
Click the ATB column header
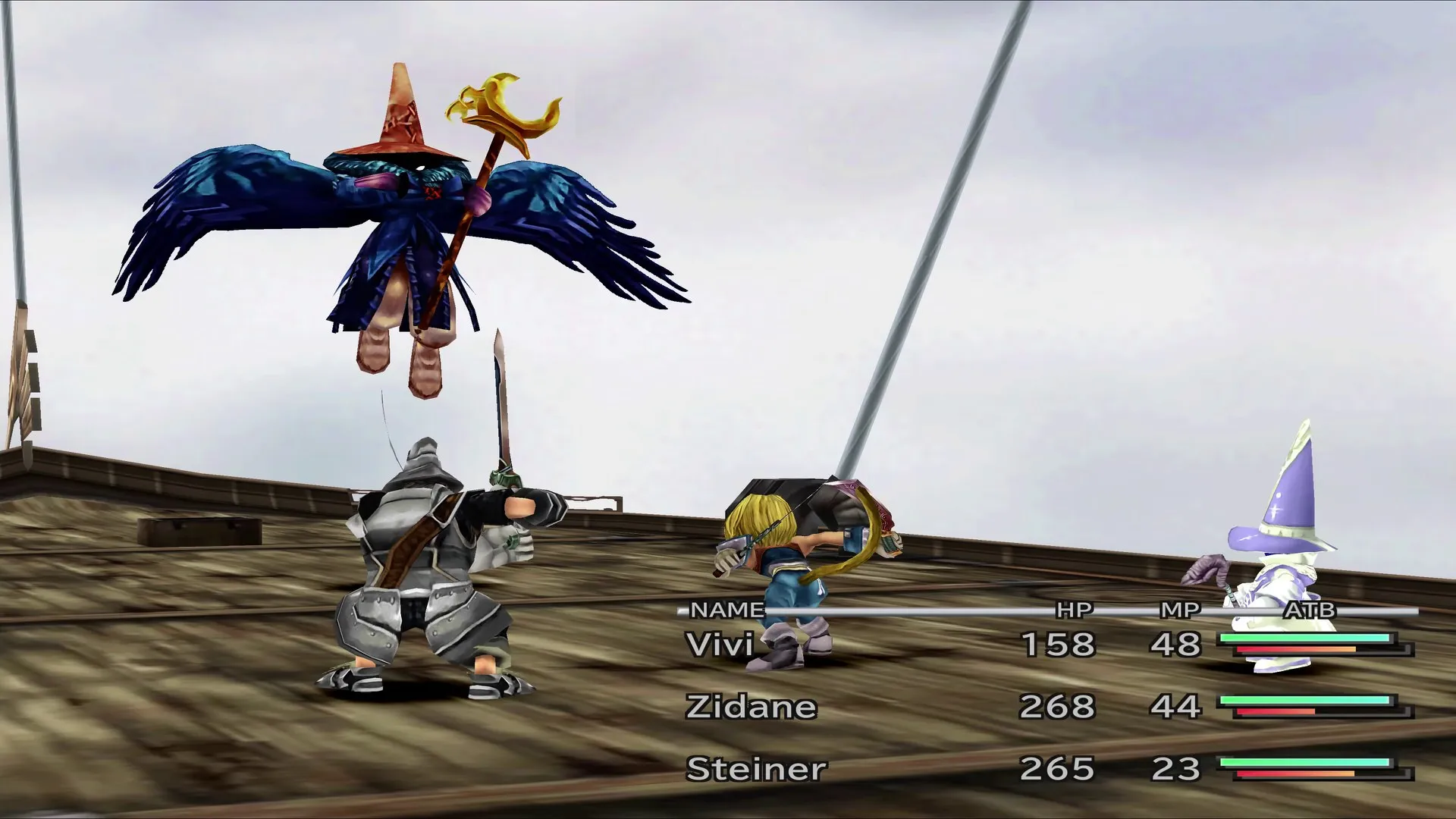click(x=1311, y=608)
